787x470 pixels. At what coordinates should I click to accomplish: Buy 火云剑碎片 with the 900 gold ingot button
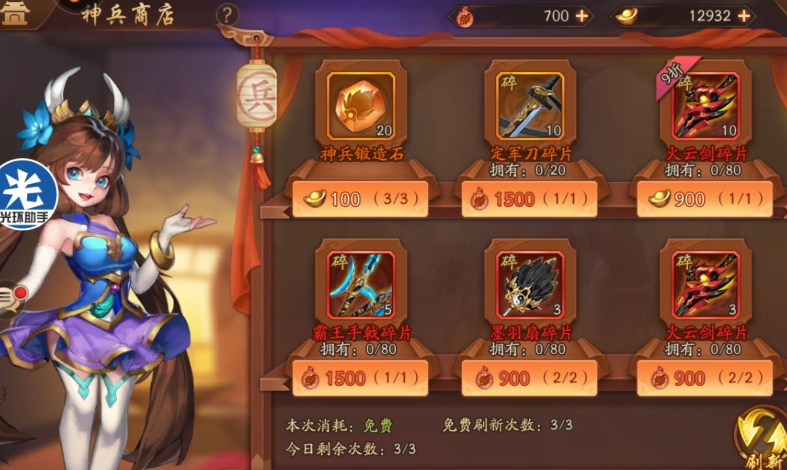[705, 199]
